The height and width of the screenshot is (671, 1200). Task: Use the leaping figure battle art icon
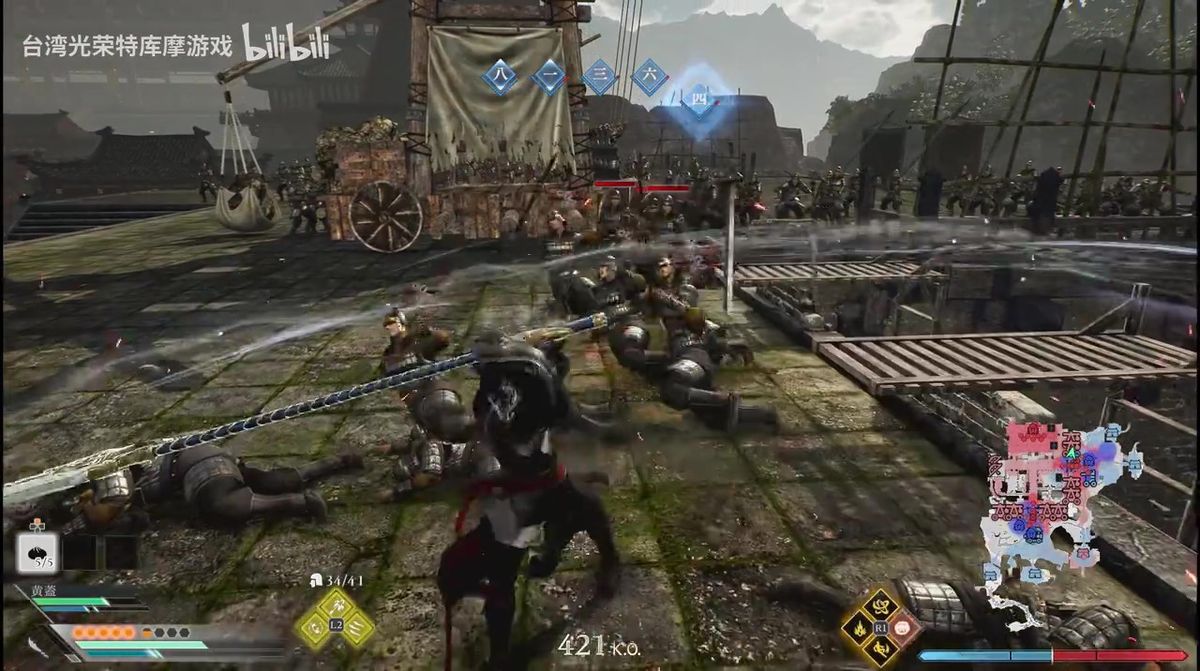pos(881,651)
